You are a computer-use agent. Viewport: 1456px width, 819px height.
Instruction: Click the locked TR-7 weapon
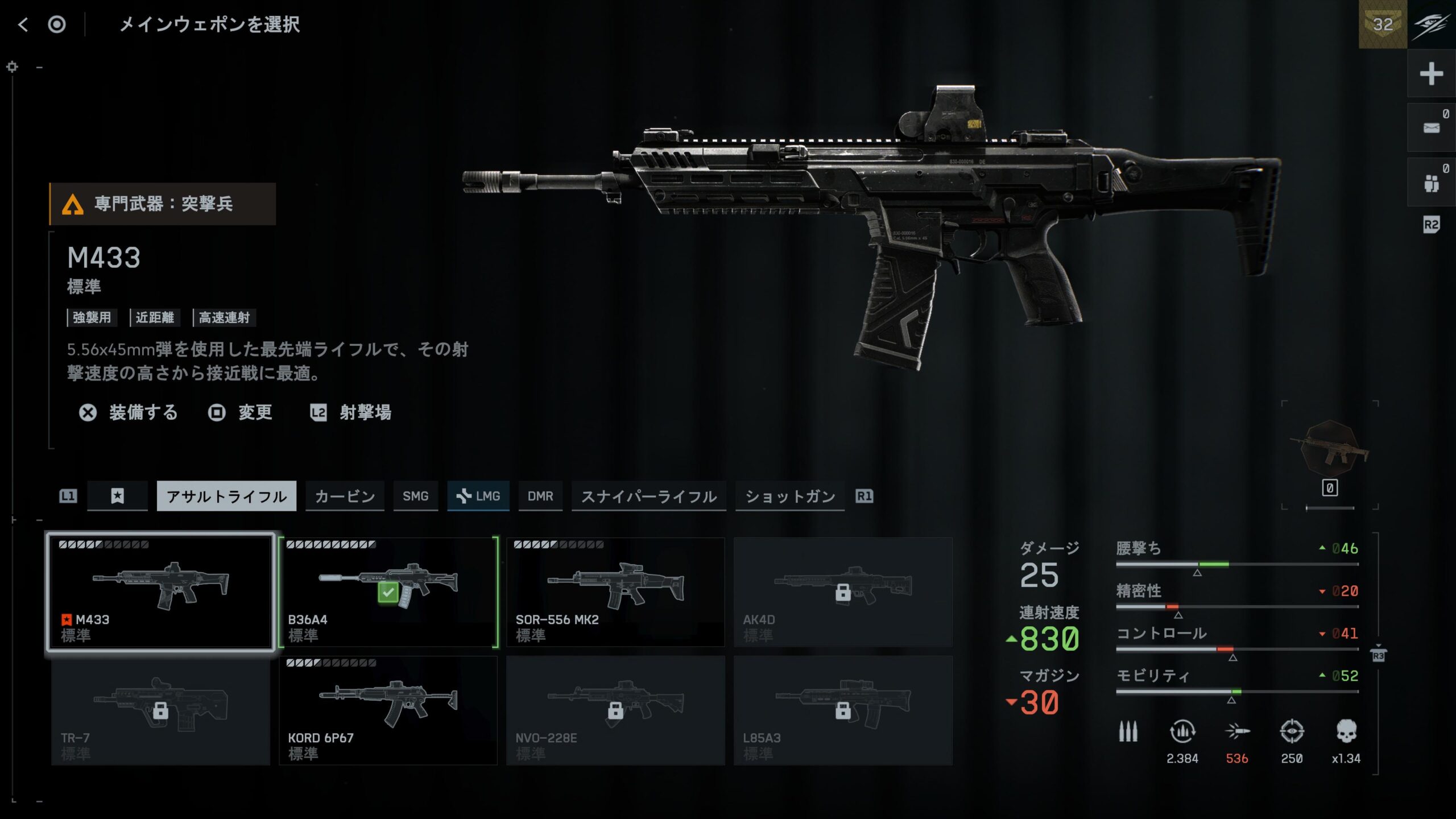[160, 710]
